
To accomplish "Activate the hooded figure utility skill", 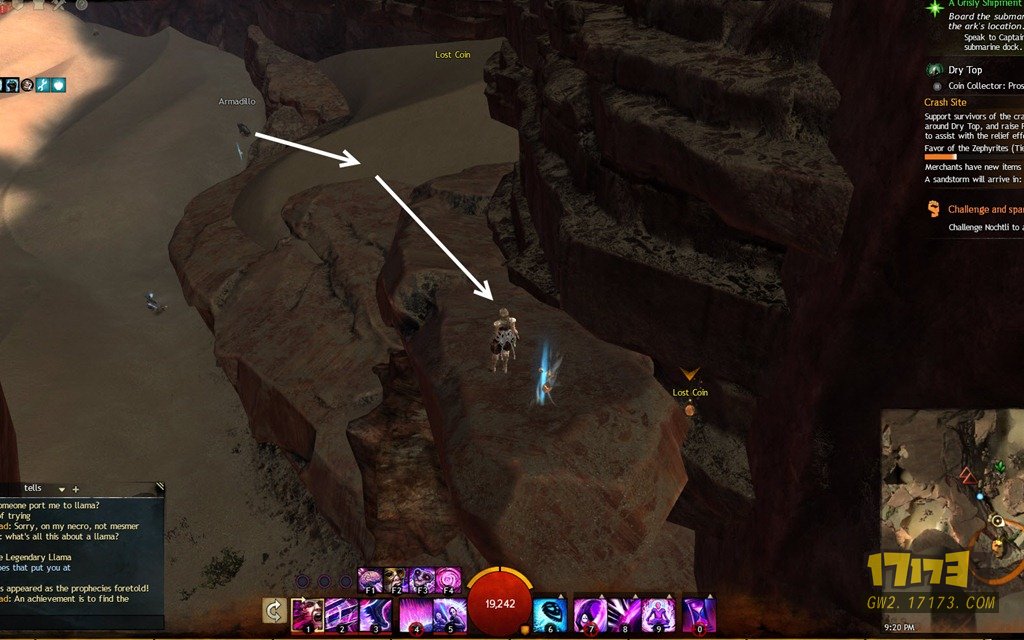I will (x=591, y=613).
